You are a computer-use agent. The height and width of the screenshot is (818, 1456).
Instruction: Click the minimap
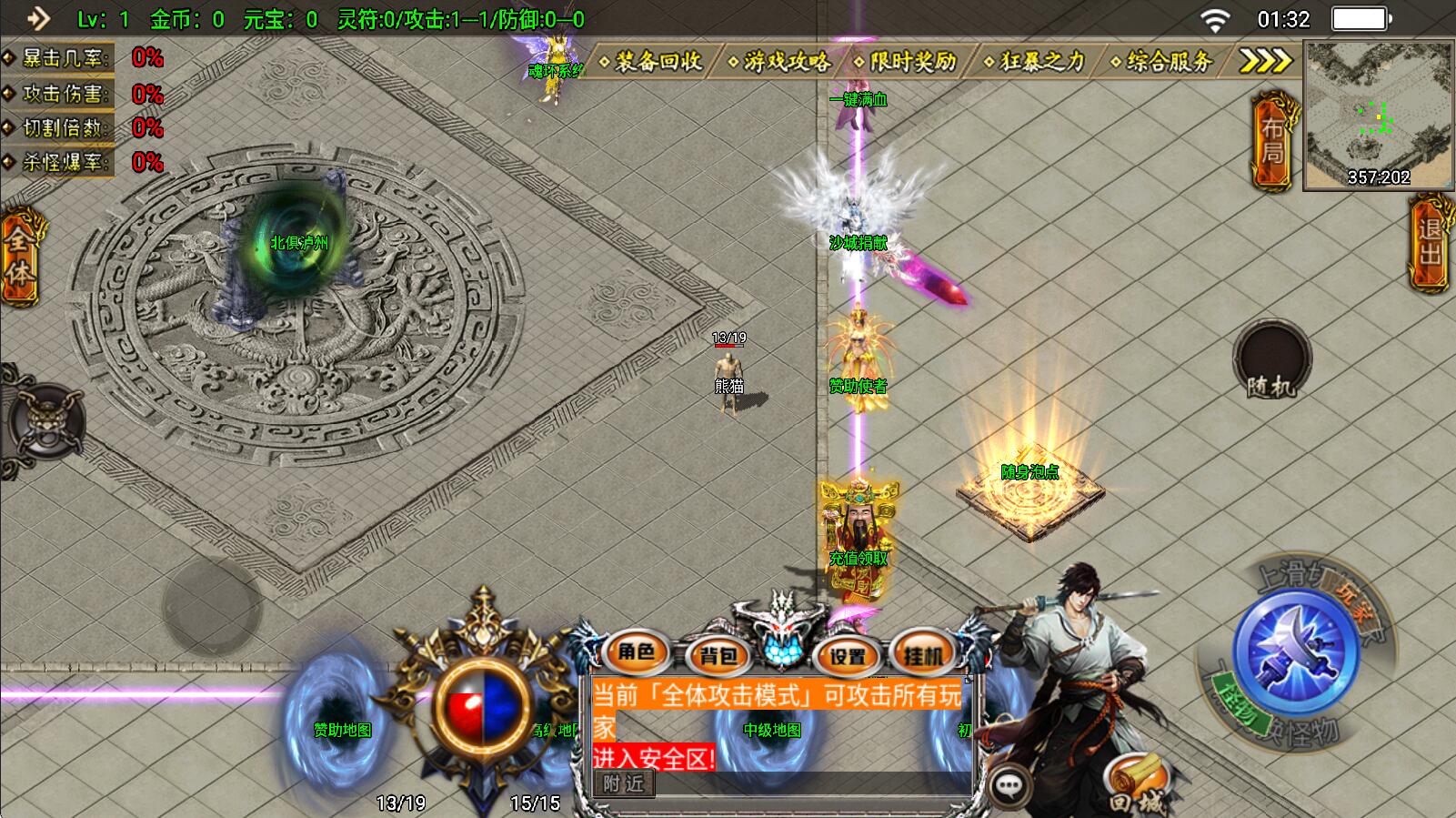pos(1377,115)
